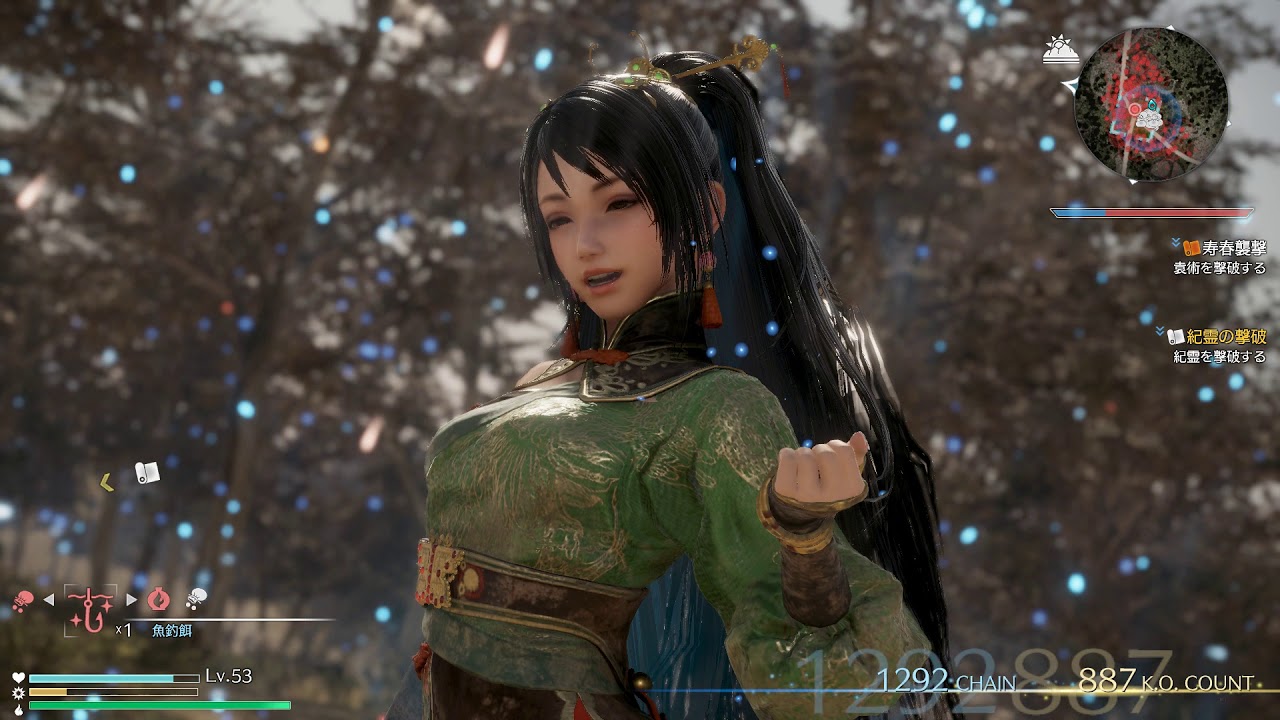This screenshot has height=720, width=1280.
Task: Click the weather forecast icon above the minimap
Action: [1061, 48]
